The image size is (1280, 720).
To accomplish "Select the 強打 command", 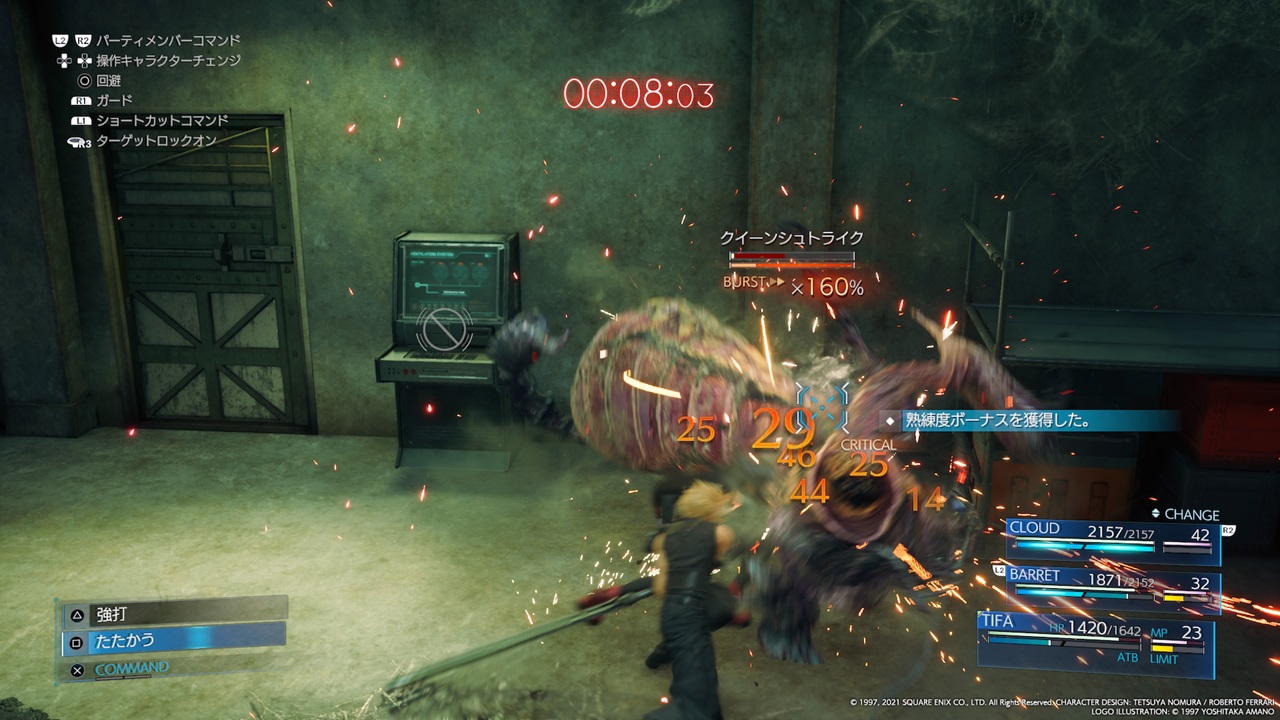I will pos(175,613).
